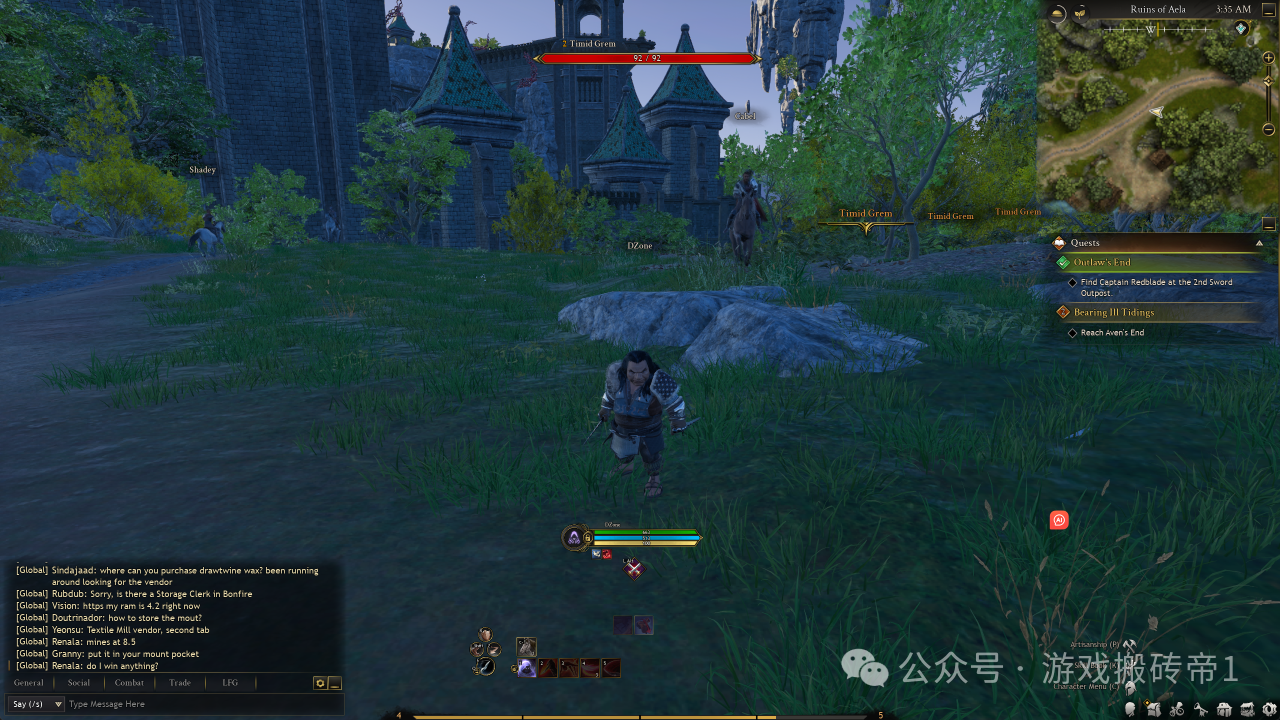Image resolution: width=1280 pixels, height=720 pixels.
Task: Select the Bearing Ill Tidings quest
Action: (x=1113, y=313)
